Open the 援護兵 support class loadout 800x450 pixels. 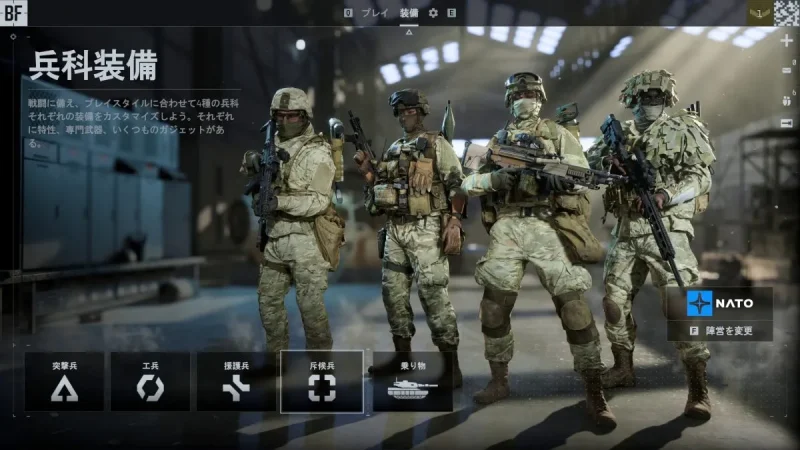tap(236, 381)
